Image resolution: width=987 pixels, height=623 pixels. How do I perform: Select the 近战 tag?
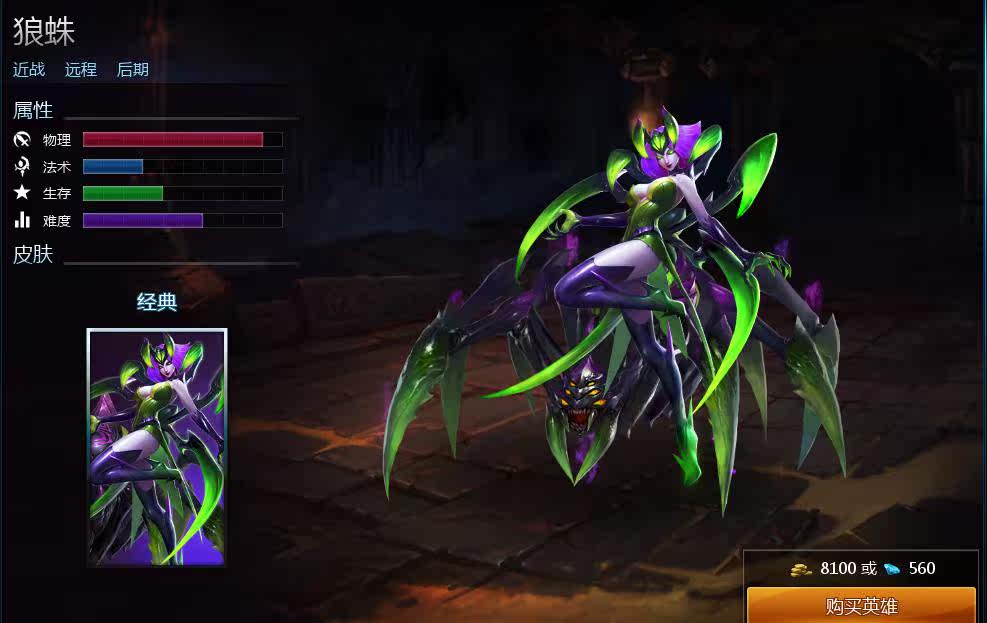(x=29, y=70)
